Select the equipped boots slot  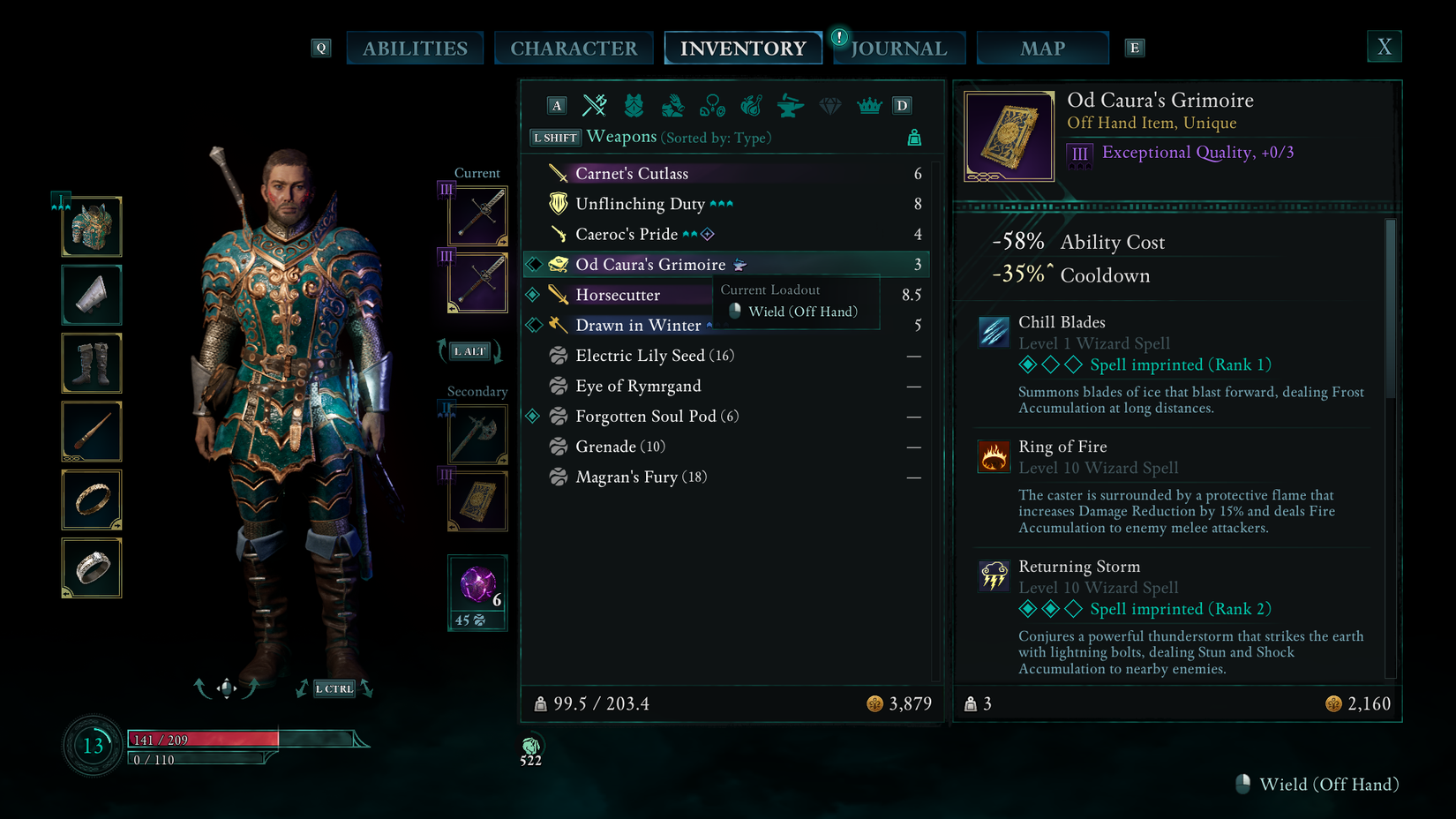pyautogui.click(x=92, y=363)
